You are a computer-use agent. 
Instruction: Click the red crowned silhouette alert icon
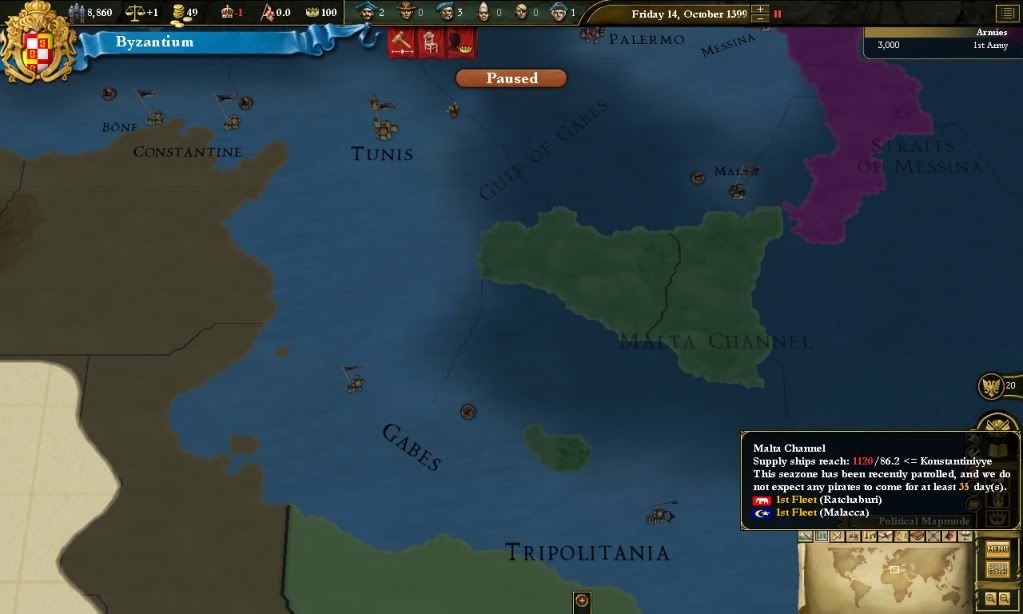(x=461, y=43)
